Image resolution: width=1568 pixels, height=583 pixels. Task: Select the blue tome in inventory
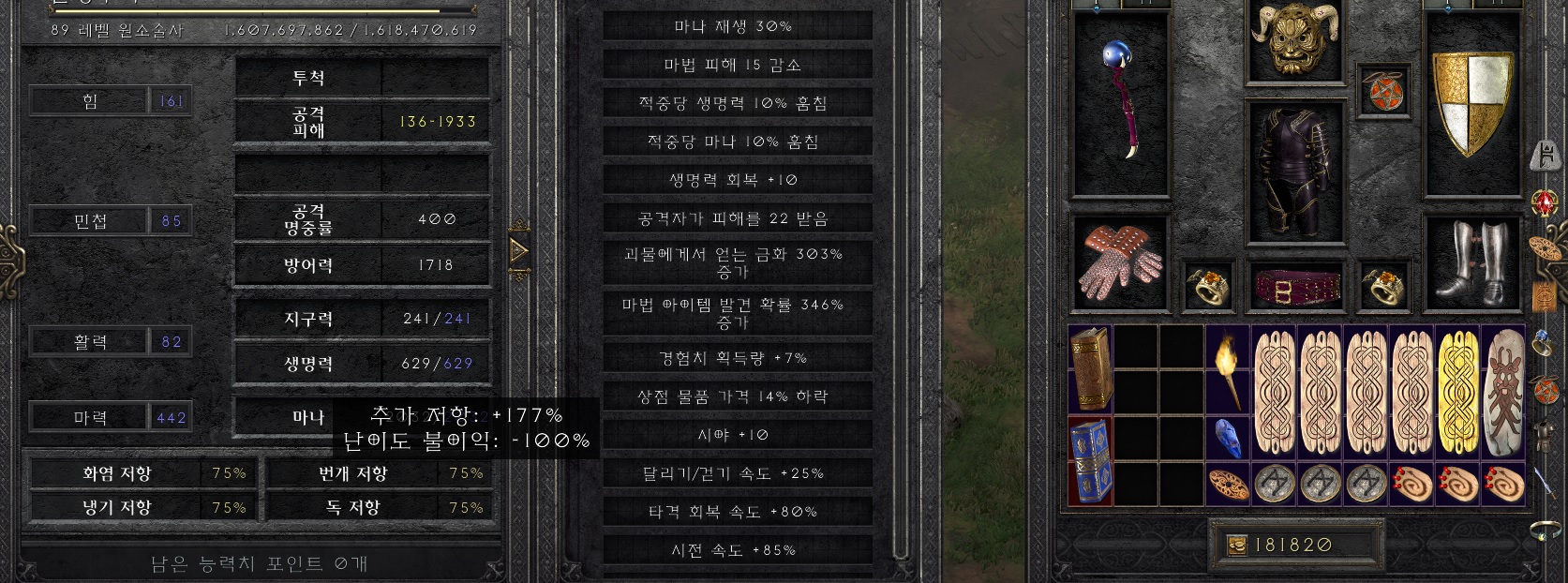(1090, 460)
